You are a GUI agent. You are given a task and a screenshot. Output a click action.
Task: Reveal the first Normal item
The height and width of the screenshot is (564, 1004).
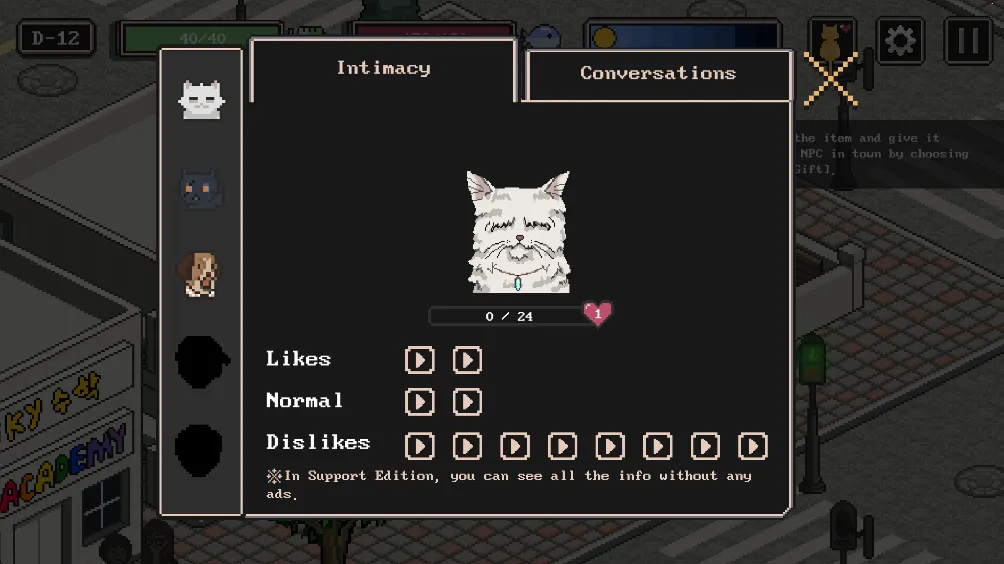click(x=420, y=402)
